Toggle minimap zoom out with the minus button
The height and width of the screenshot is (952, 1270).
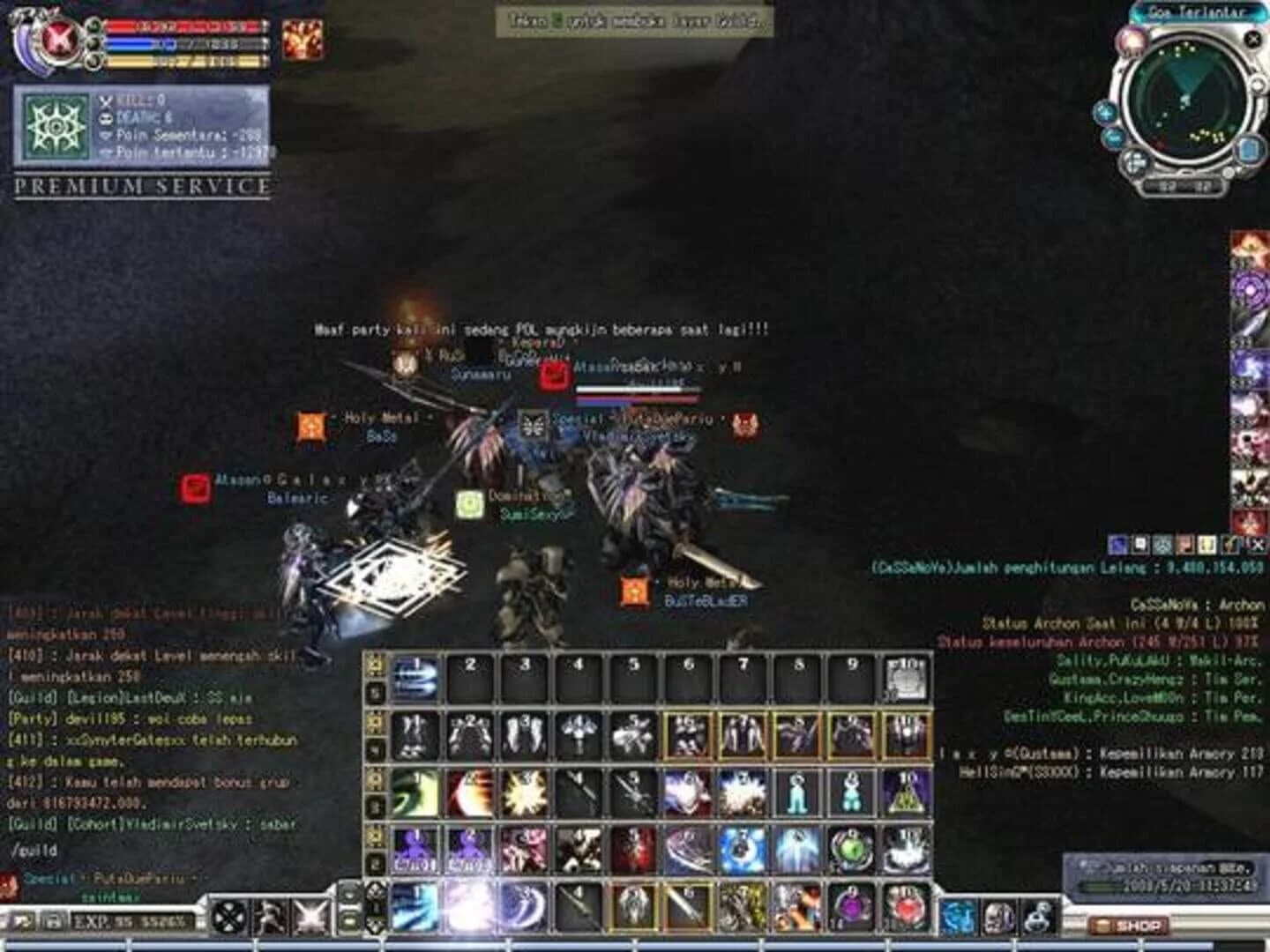[1113, 138]
